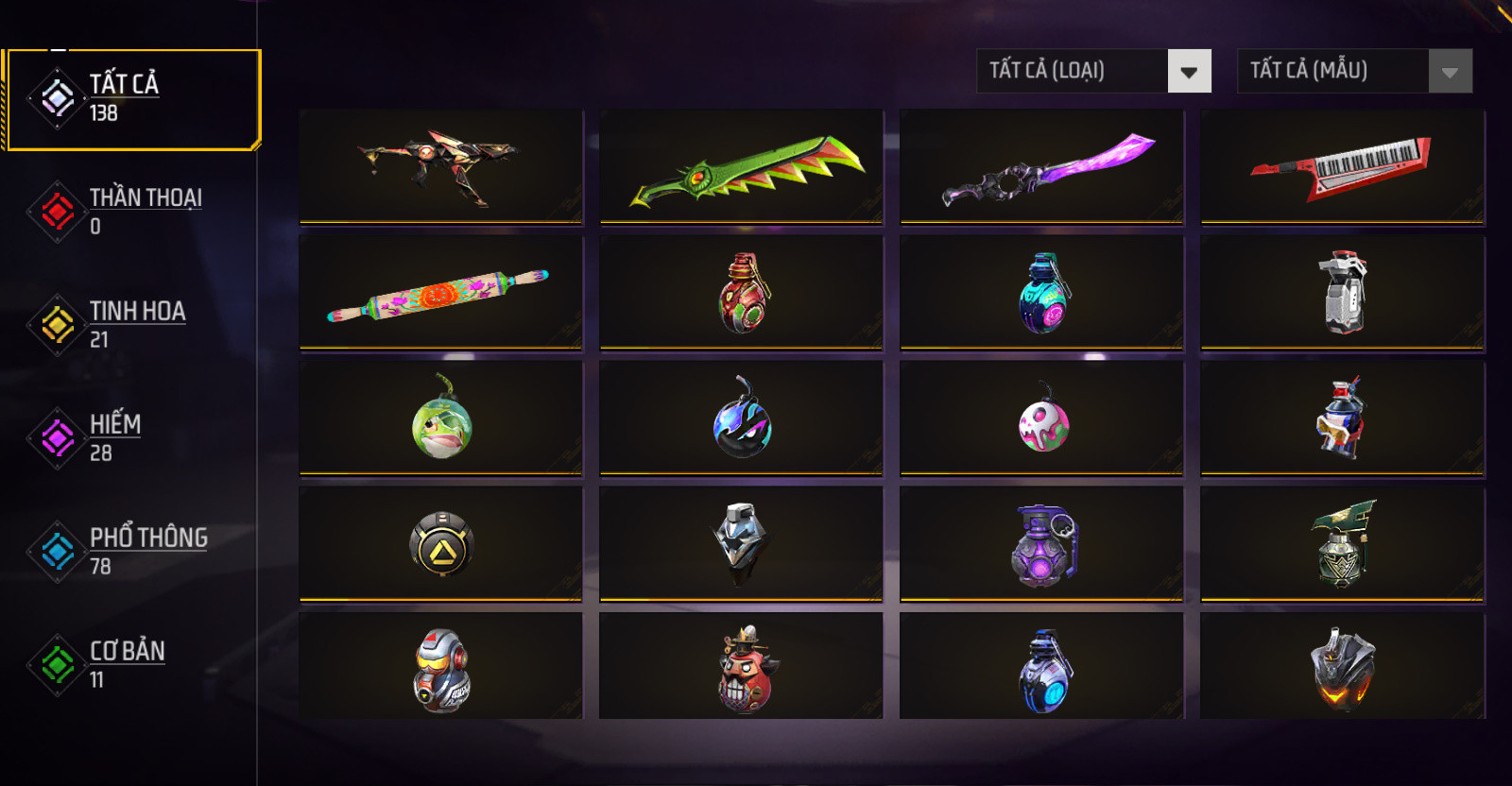Select the robot helmet with red headphones
The width and height of the screenshot is (1512, 786).
(441, 668)
